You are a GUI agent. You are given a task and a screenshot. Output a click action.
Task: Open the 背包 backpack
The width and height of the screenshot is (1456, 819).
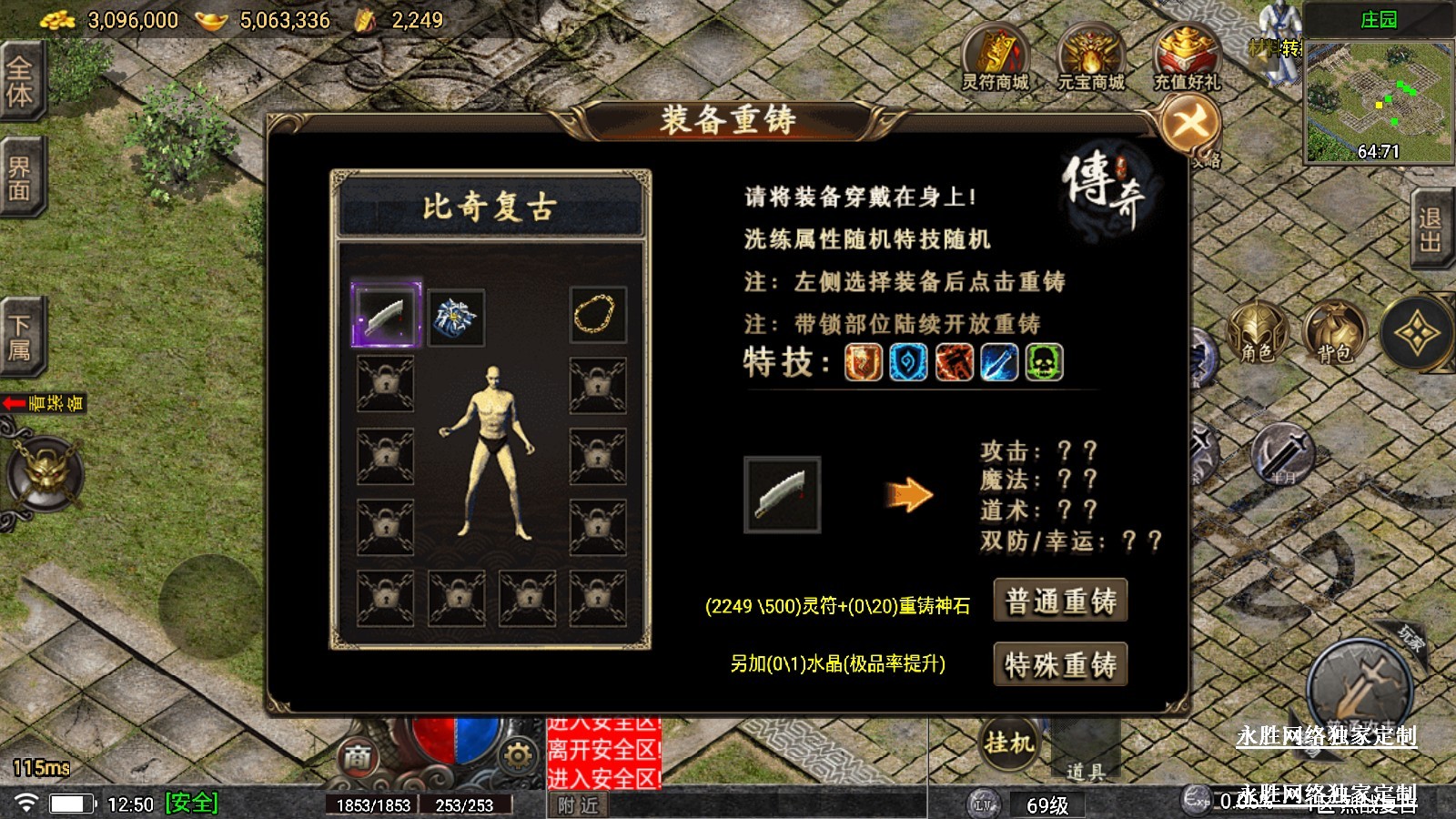pyautogui.click(x=1334, y=333)
